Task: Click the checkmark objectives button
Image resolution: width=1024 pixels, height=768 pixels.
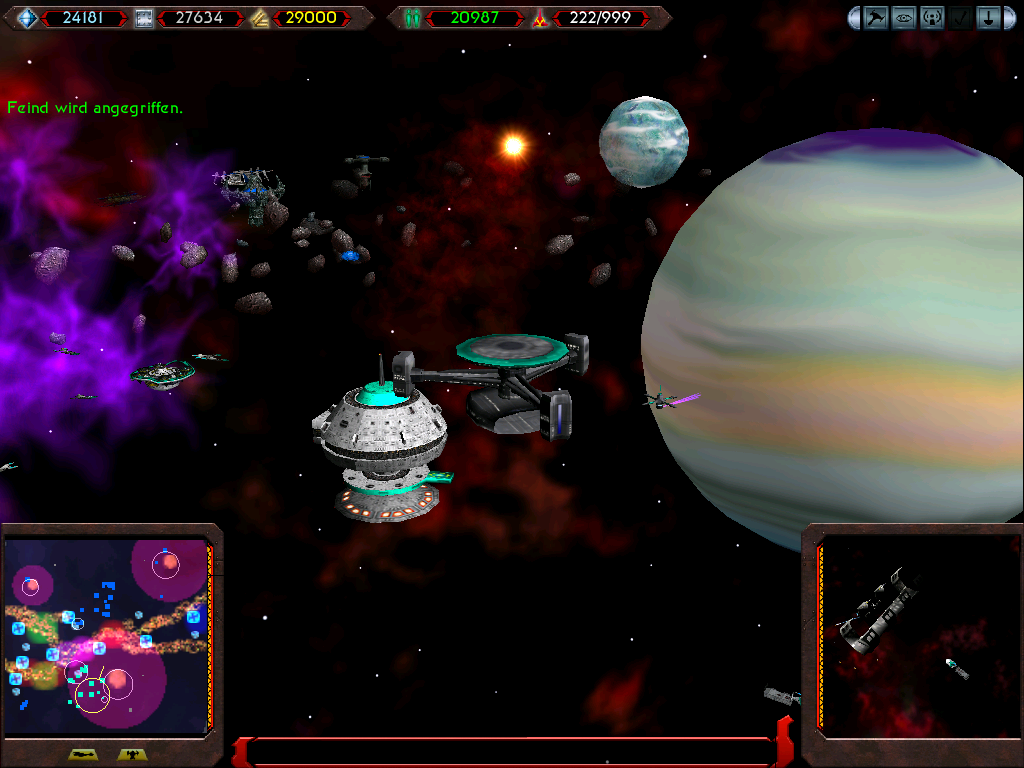Action: (960, 18)
